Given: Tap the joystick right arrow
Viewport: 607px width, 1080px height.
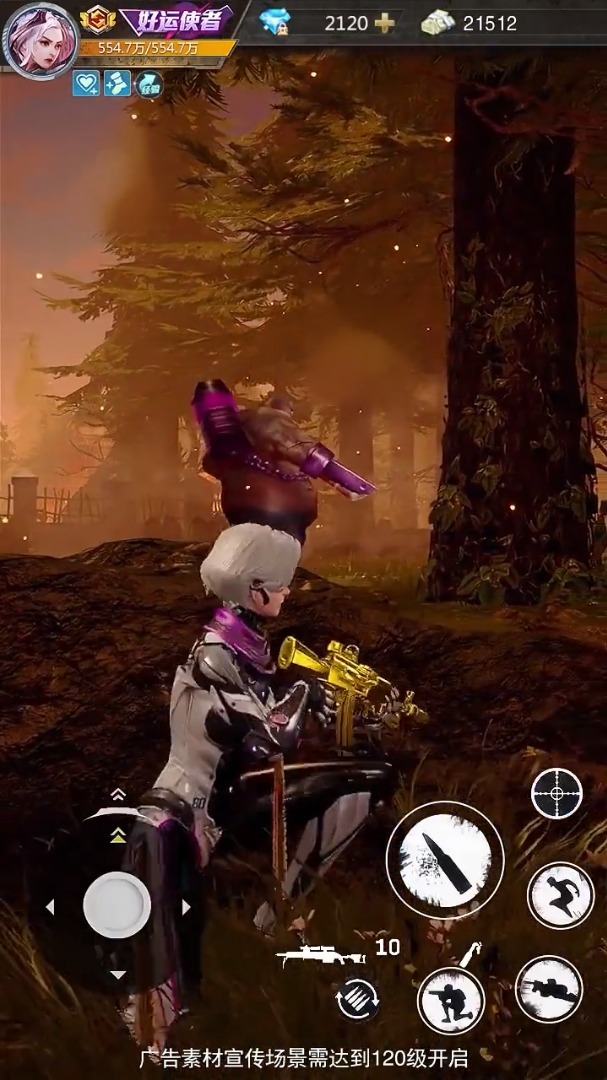Looking at the screenshot, I should click(x=186, y=907).
